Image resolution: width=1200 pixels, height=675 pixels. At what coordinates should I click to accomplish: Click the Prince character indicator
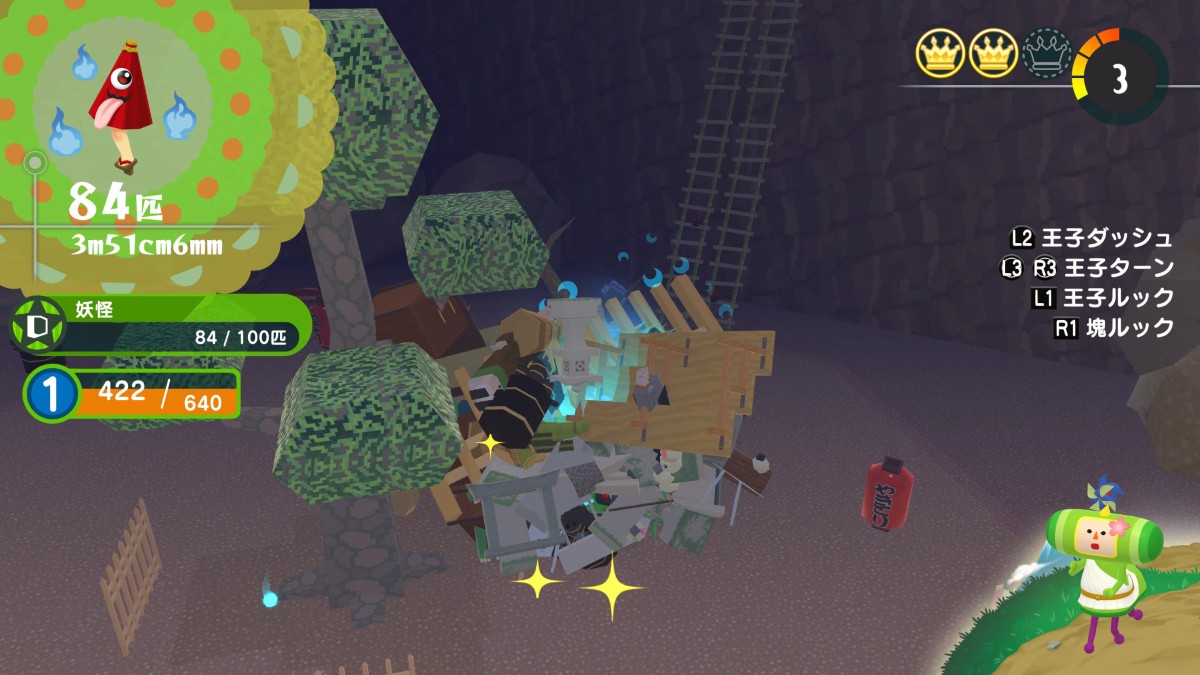click(1102, 558)
